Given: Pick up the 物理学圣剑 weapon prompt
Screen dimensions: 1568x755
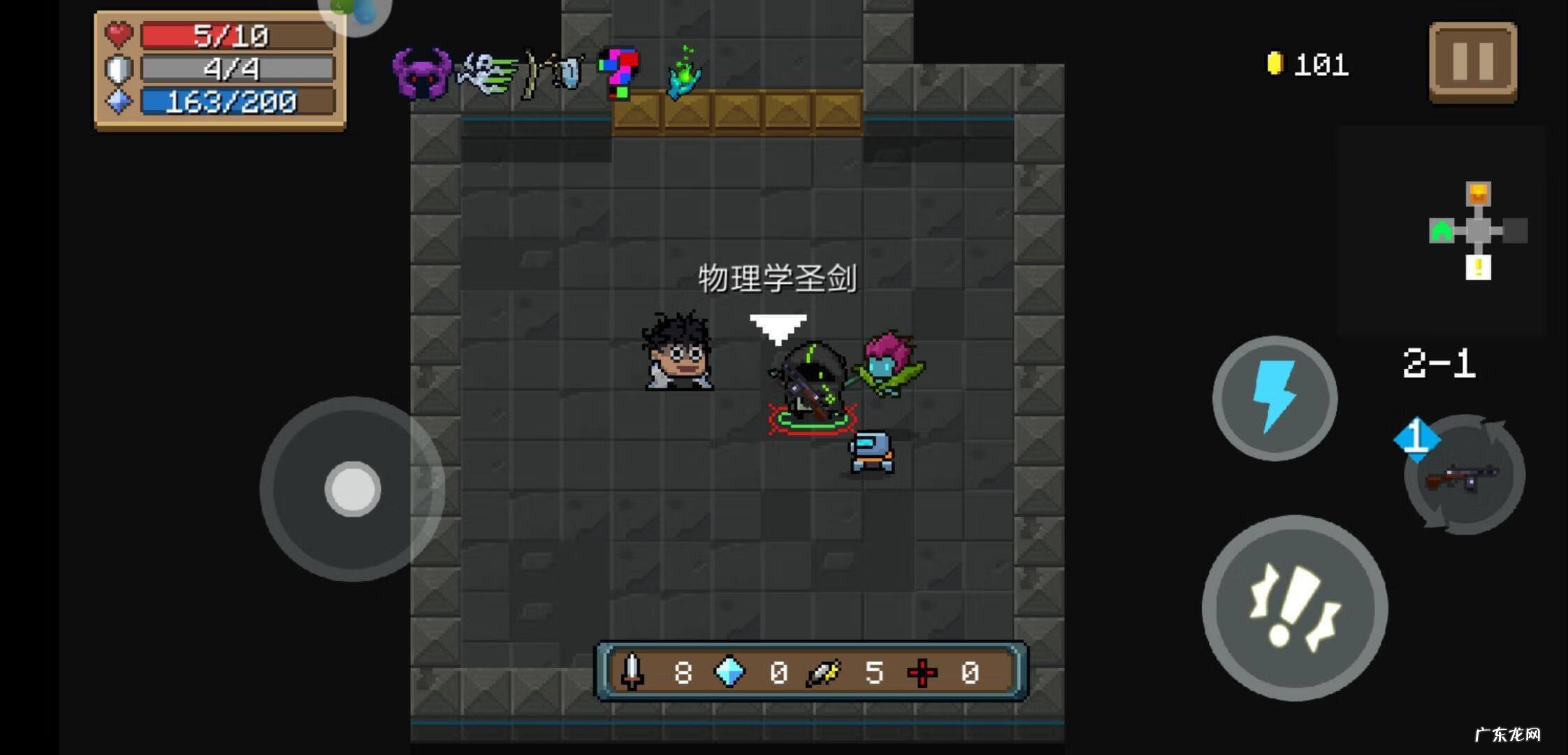Looking at the screenshot, I should (x=777, y=277).
